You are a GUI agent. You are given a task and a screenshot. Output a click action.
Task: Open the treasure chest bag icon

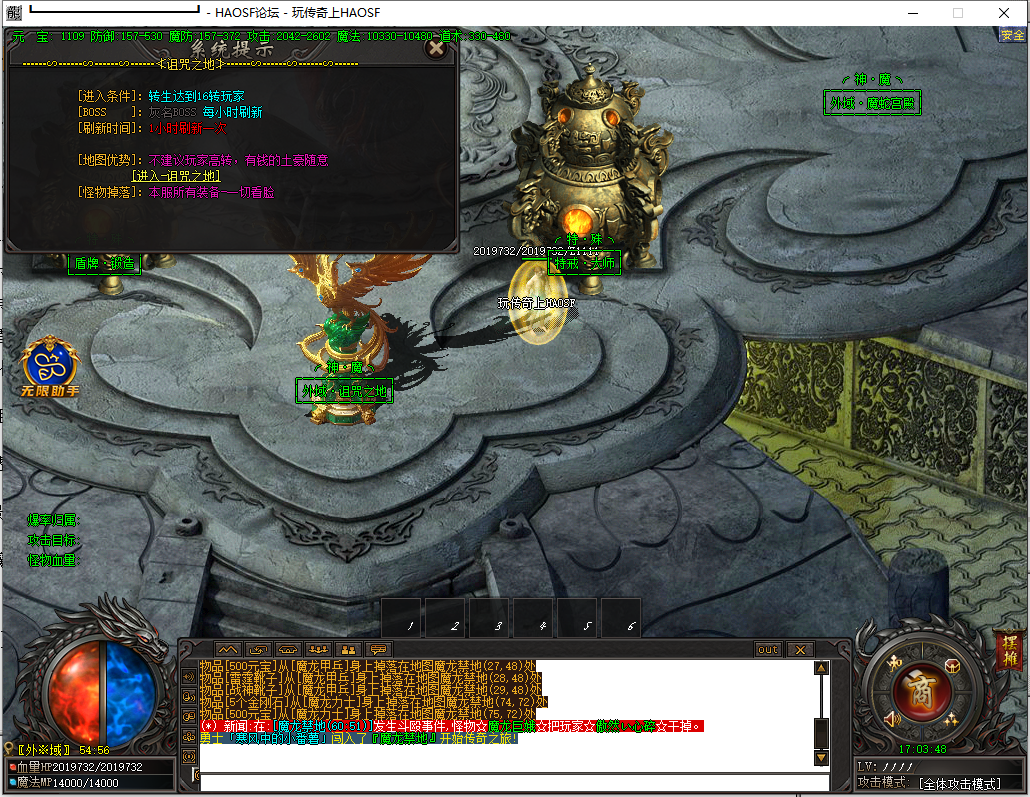click(x=951, y=666)
